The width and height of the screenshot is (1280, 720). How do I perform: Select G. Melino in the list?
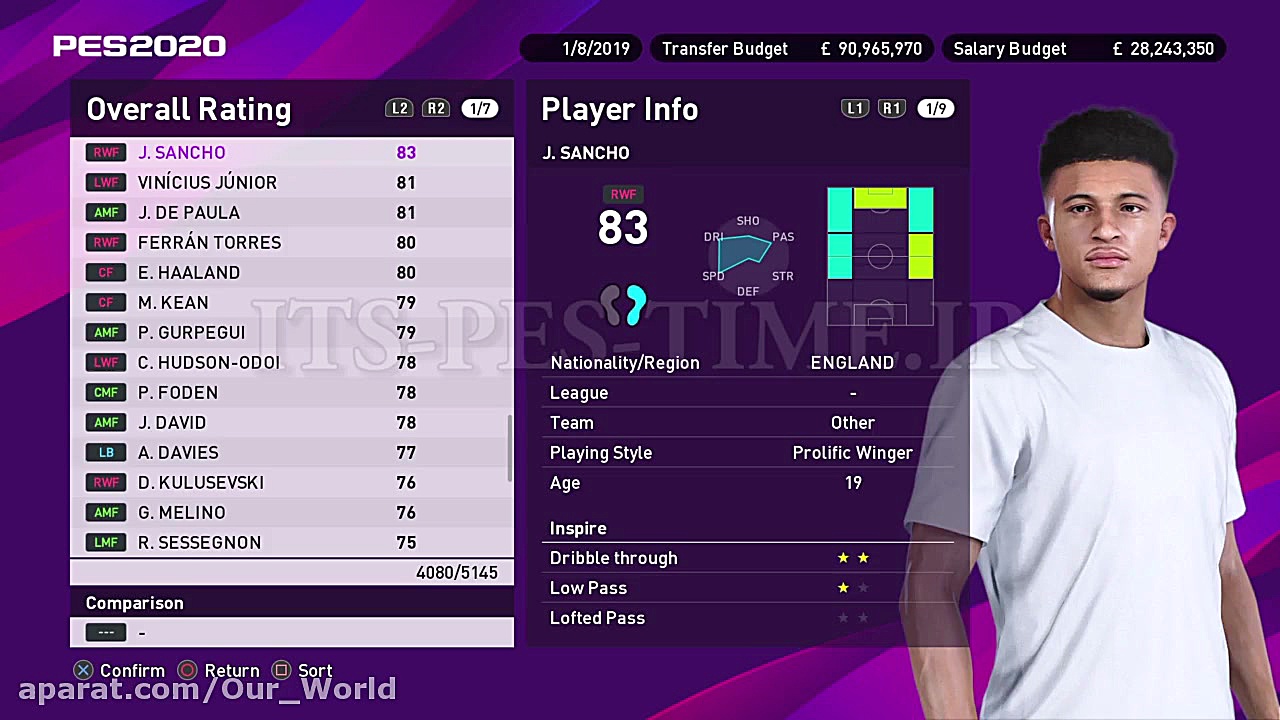290,512
